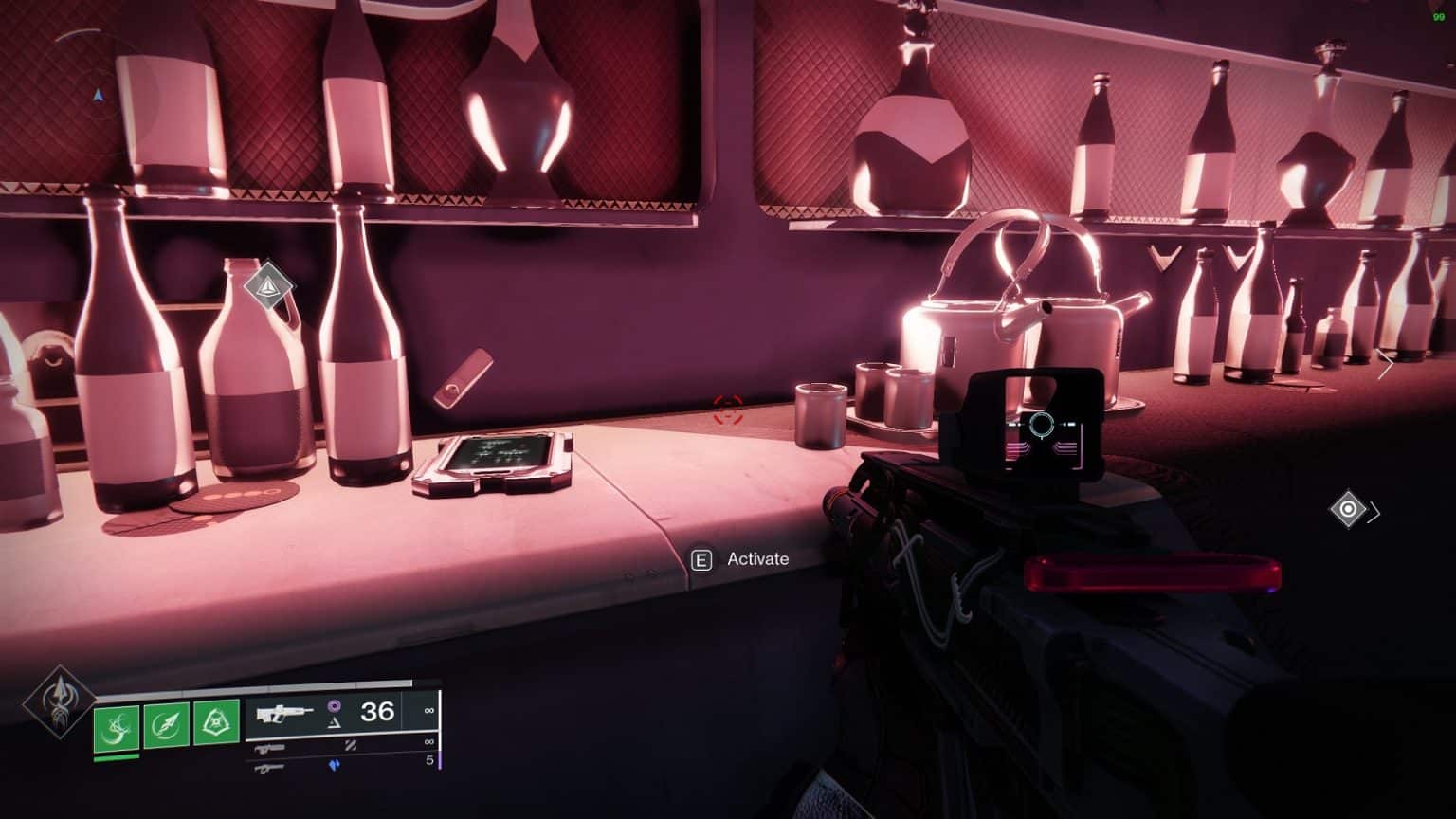Click the objective marker with concentric circle

(x=1347, y=509)
